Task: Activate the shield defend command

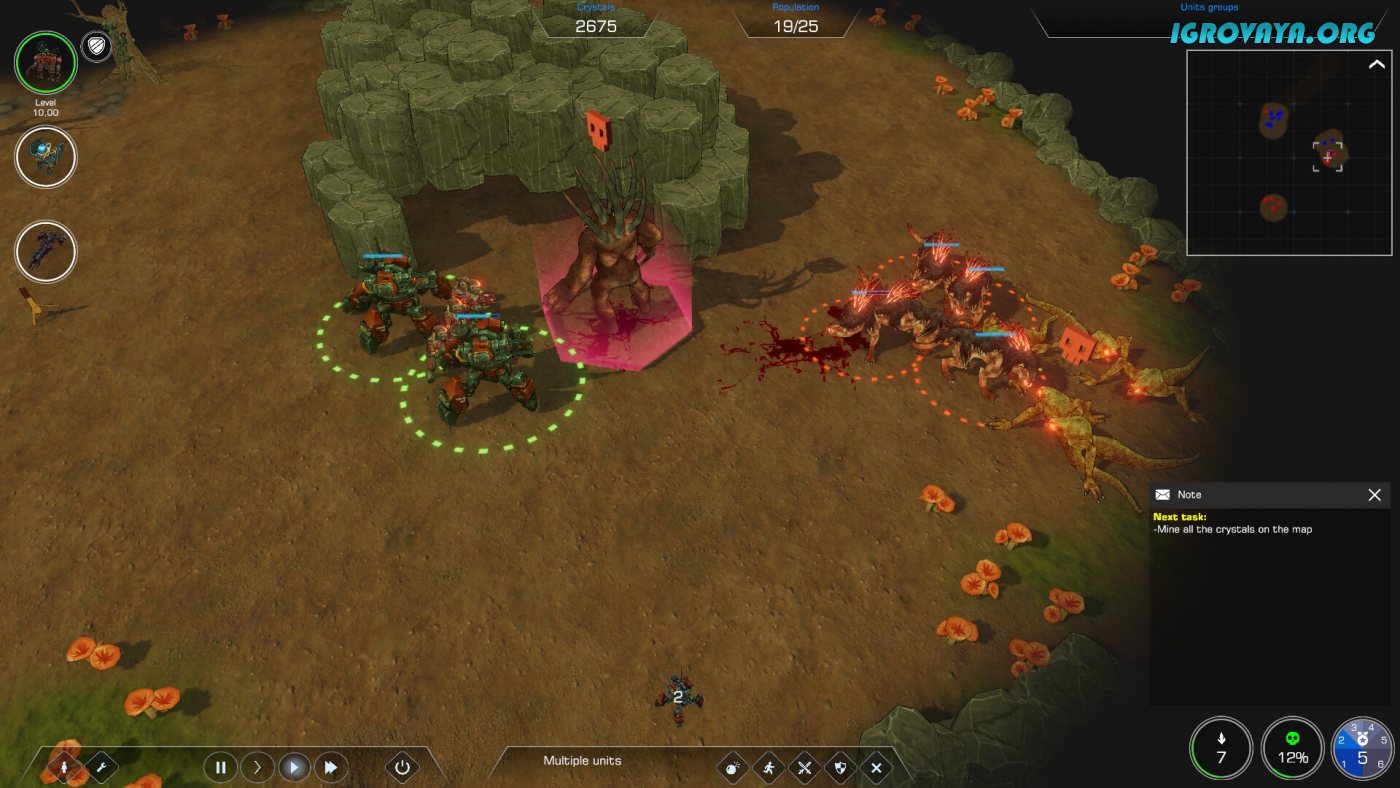Action: click(x=840, y=768)
